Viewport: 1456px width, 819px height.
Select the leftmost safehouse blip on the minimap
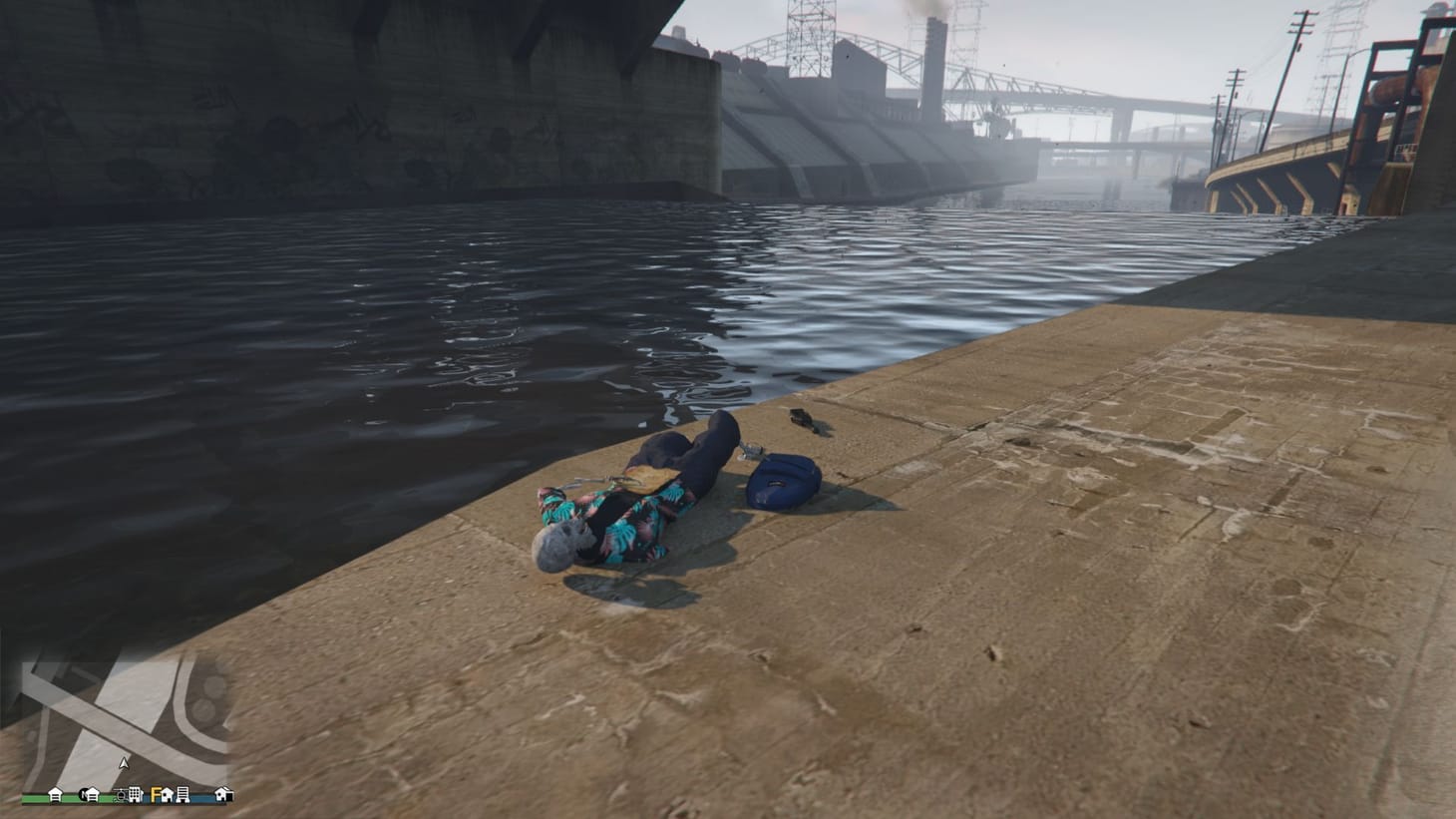point(56,795)
